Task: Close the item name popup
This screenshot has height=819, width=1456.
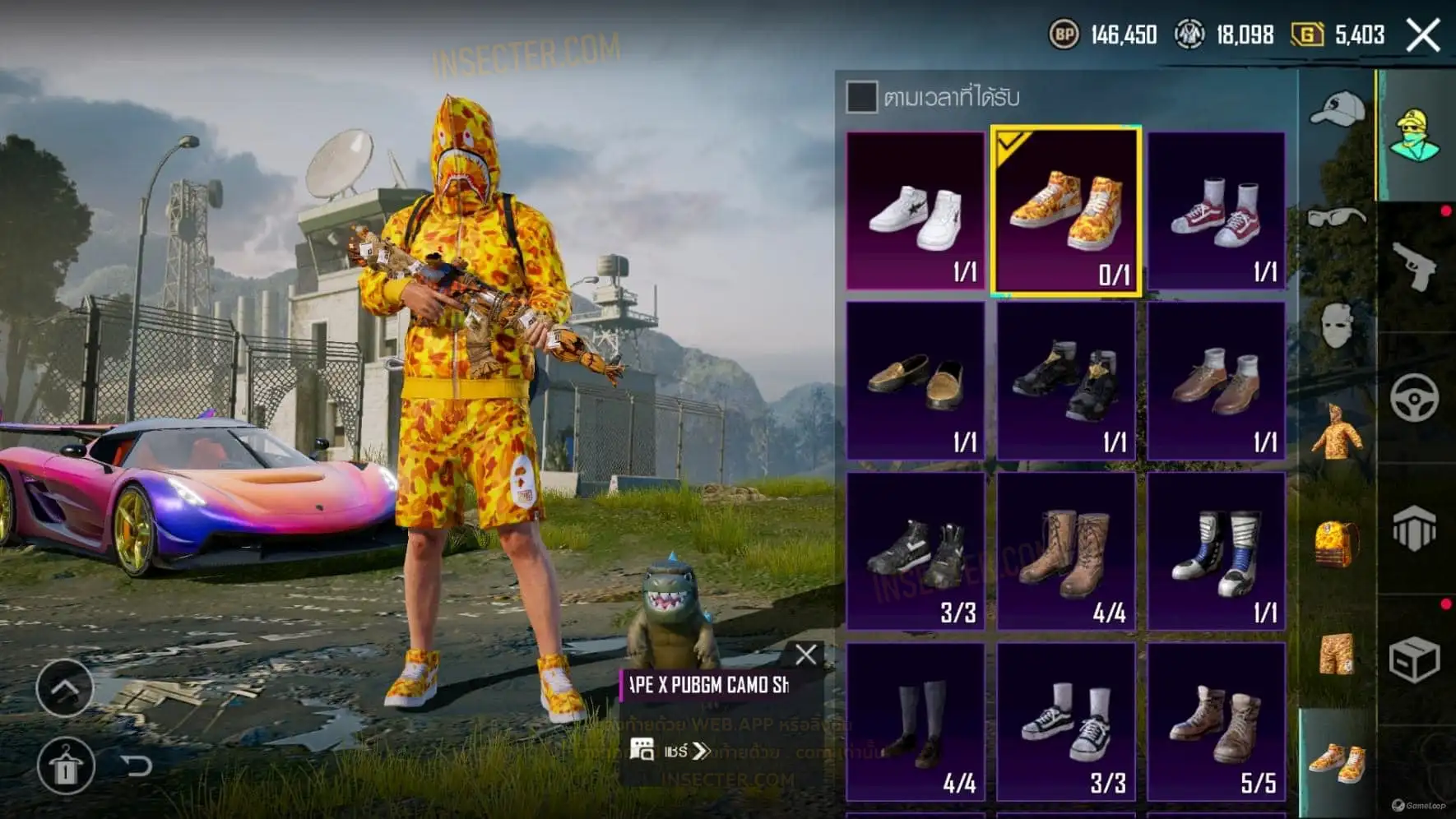Action: point(806,655)
